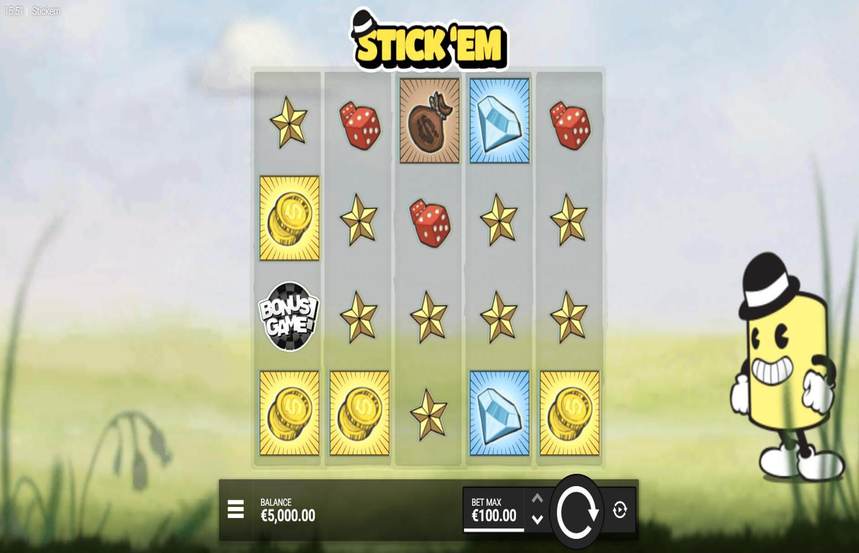Decrease the bet with the down arrow
Image resolution: width=859 pixels, height=553 pixels.
pyautogui.click(x=537, y=520)
